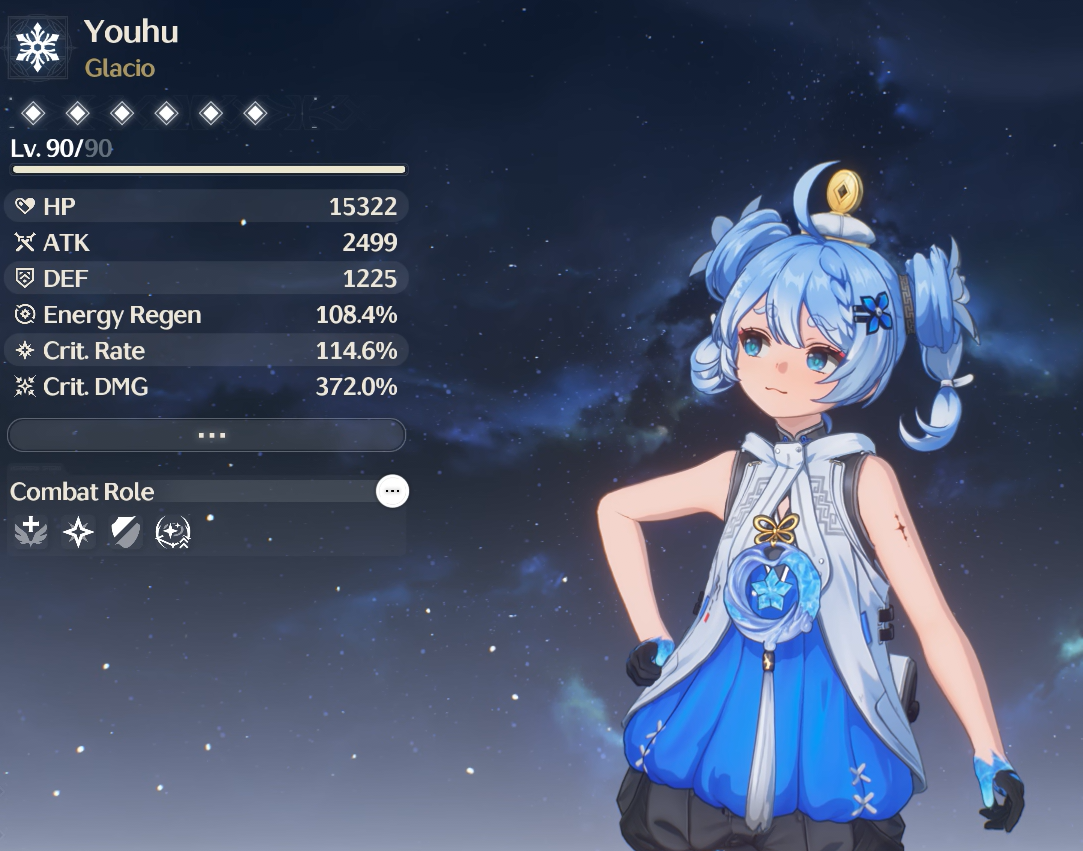The image size is (1083, 851).
Task: Select the circular star-and-chevrons combat role icon
Action: pyautogui.click(x=173, y=532)
